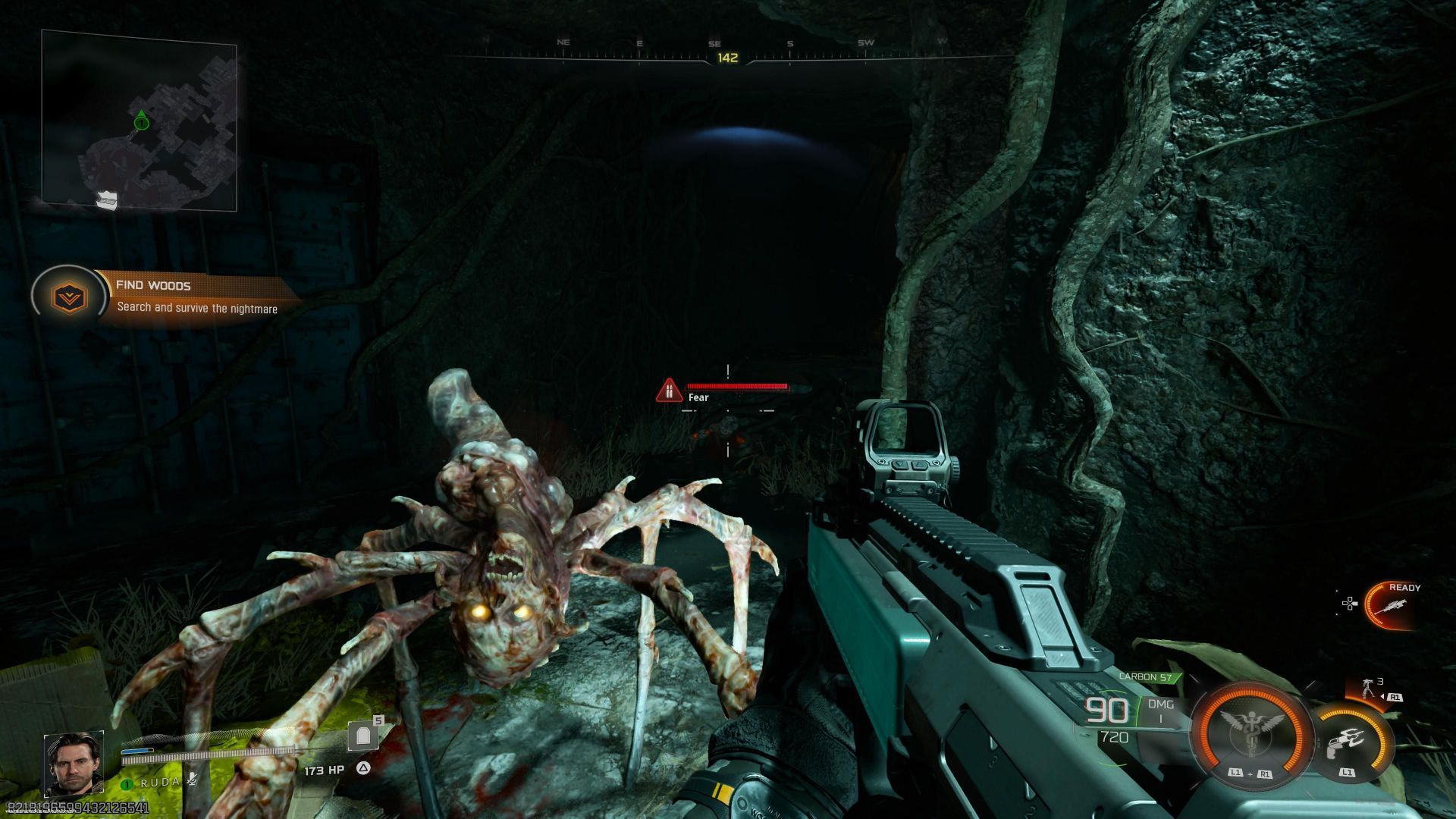The width and height of the screenshot is (1456, 819).
Task: Open the Find Woods objective tracker
Action: (x=196, y=296)
